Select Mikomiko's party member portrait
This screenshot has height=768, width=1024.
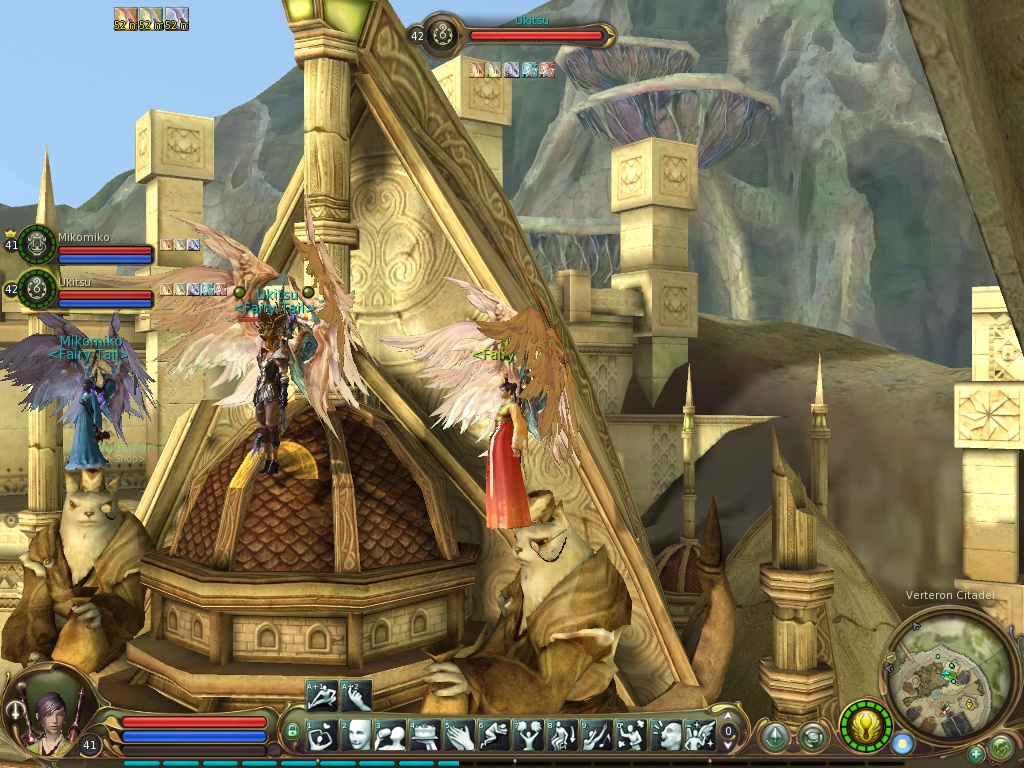[37, 244]
